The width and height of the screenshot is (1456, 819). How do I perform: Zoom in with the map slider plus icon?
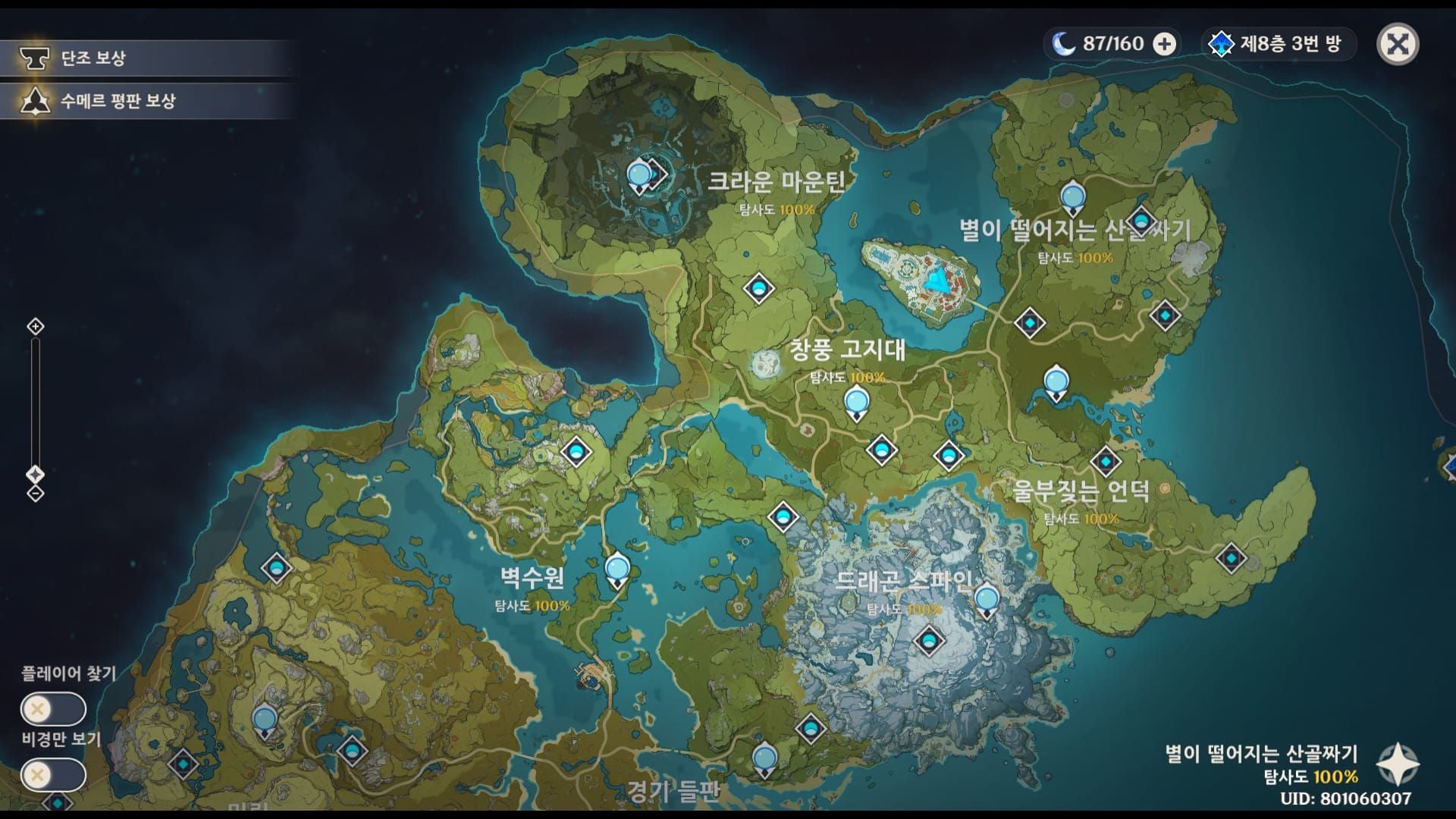36,327
